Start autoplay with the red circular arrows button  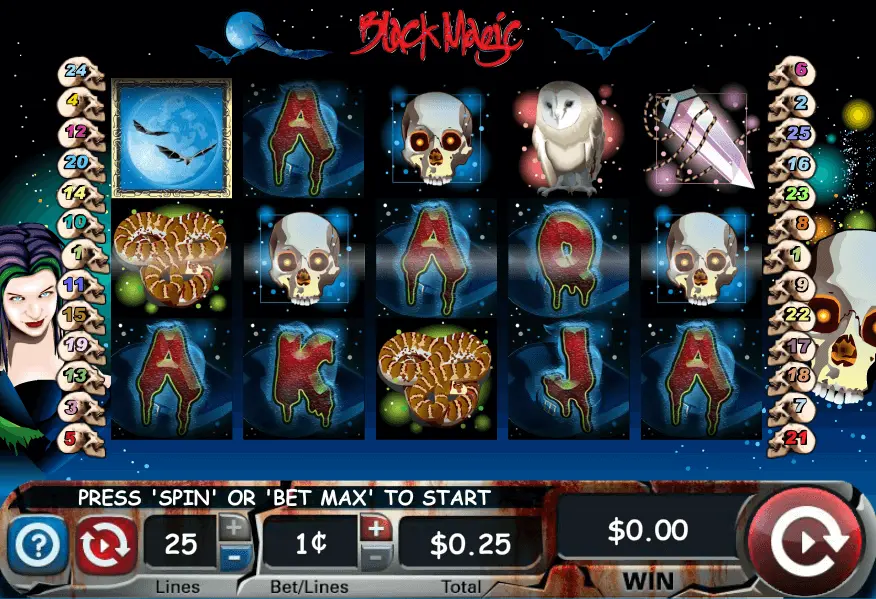(x=106, y=545)
